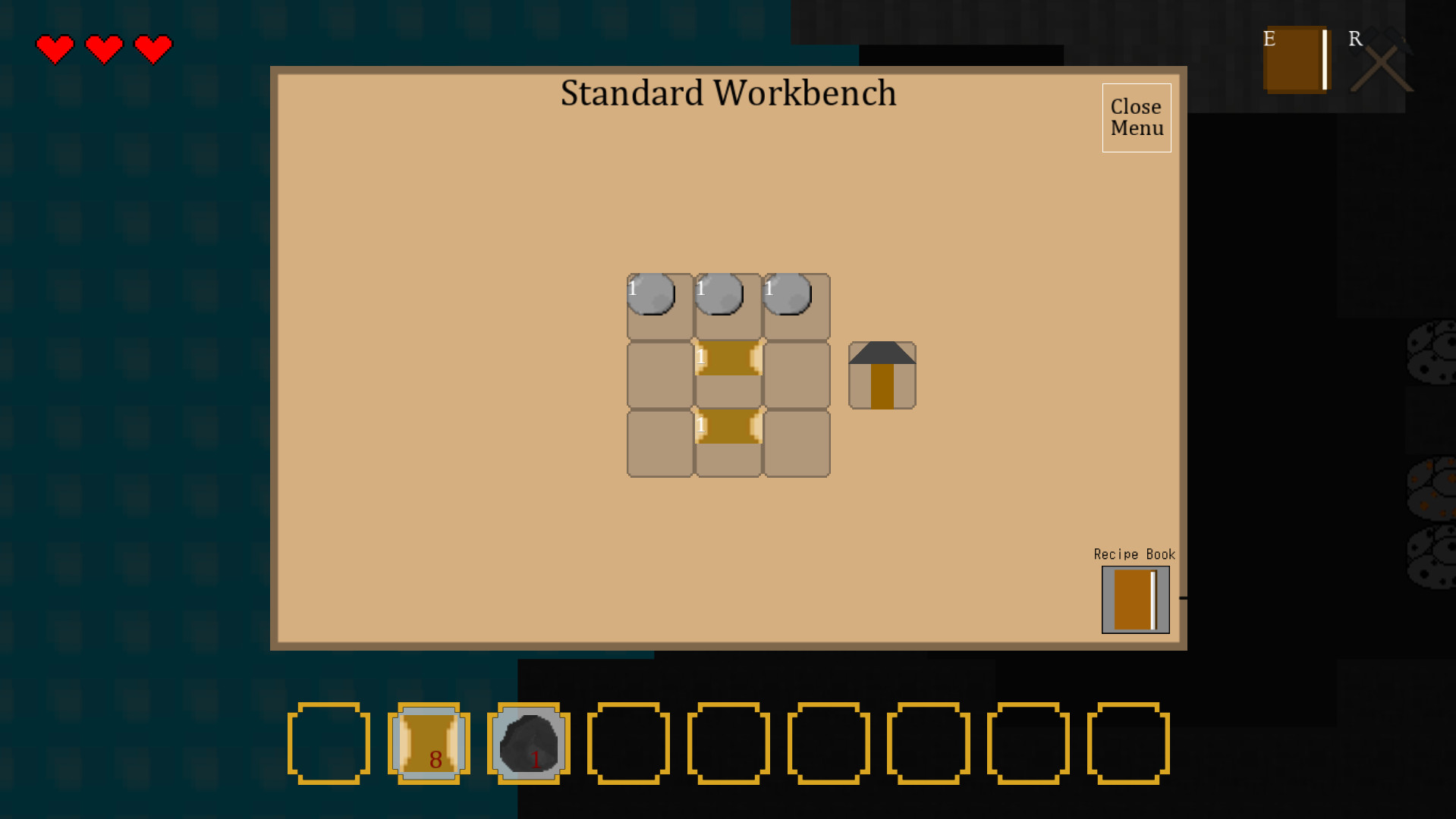The width and height of the screenshot is (1456, 819).
Task: Select the first empty hotbar slot
Action: [x=329, y=742]
